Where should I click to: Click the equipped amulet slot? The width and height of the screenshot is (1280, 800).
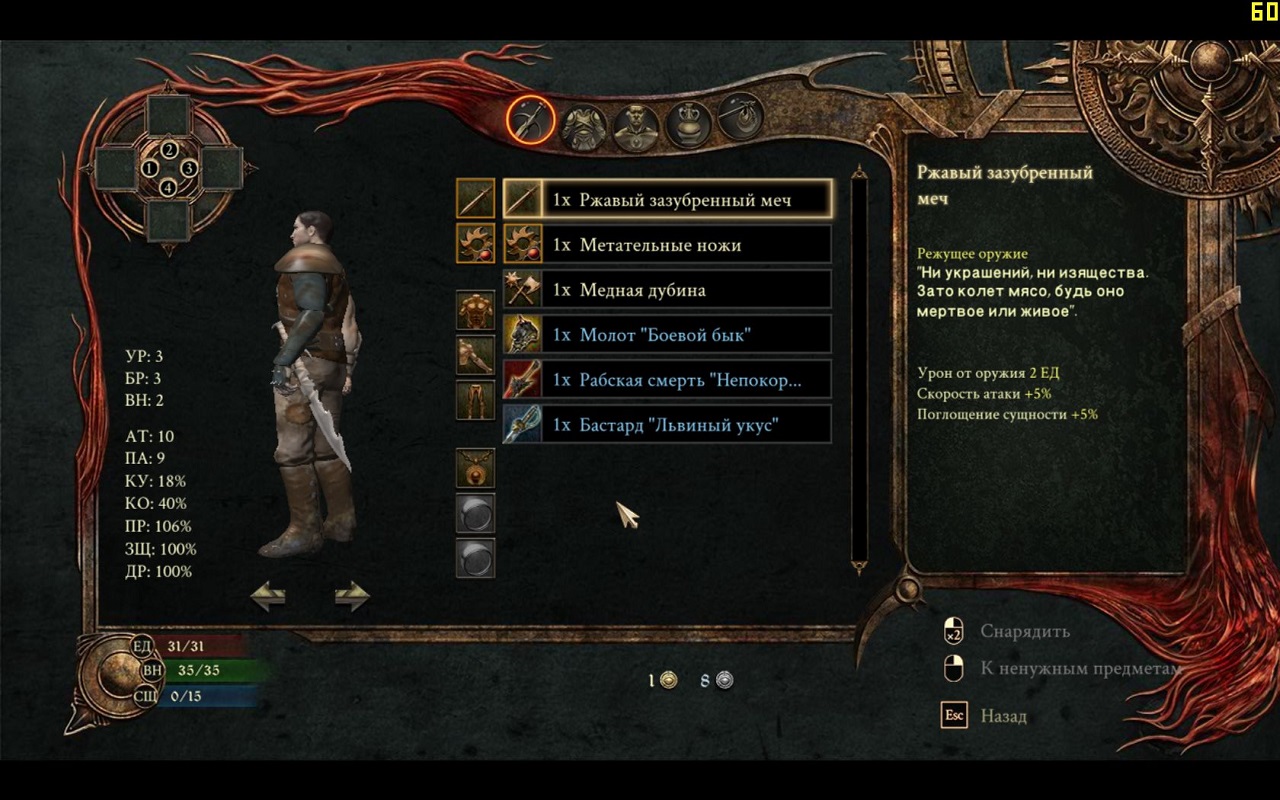pos(475,468)
